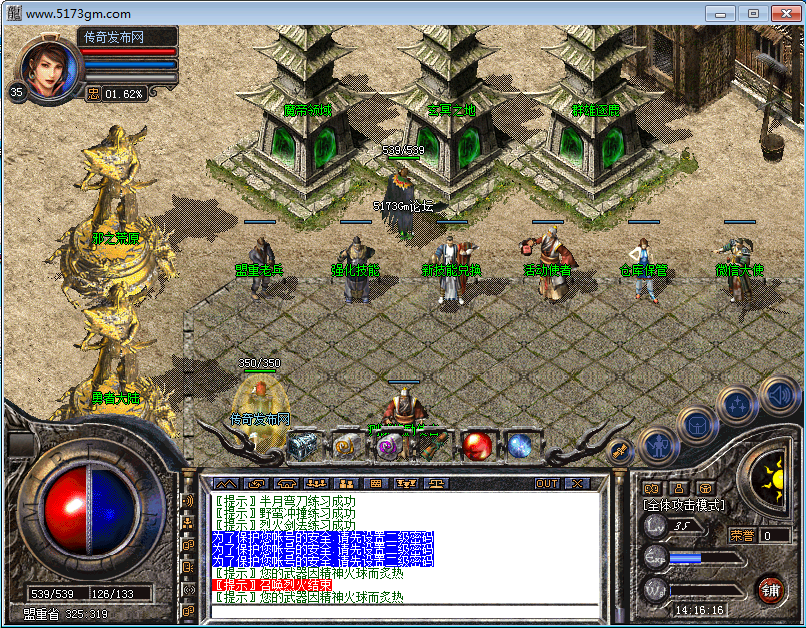Use the blue orb potion in belt
Image resolution: width=806 pixels, height=628 pixels.
[x=520, y=445]
